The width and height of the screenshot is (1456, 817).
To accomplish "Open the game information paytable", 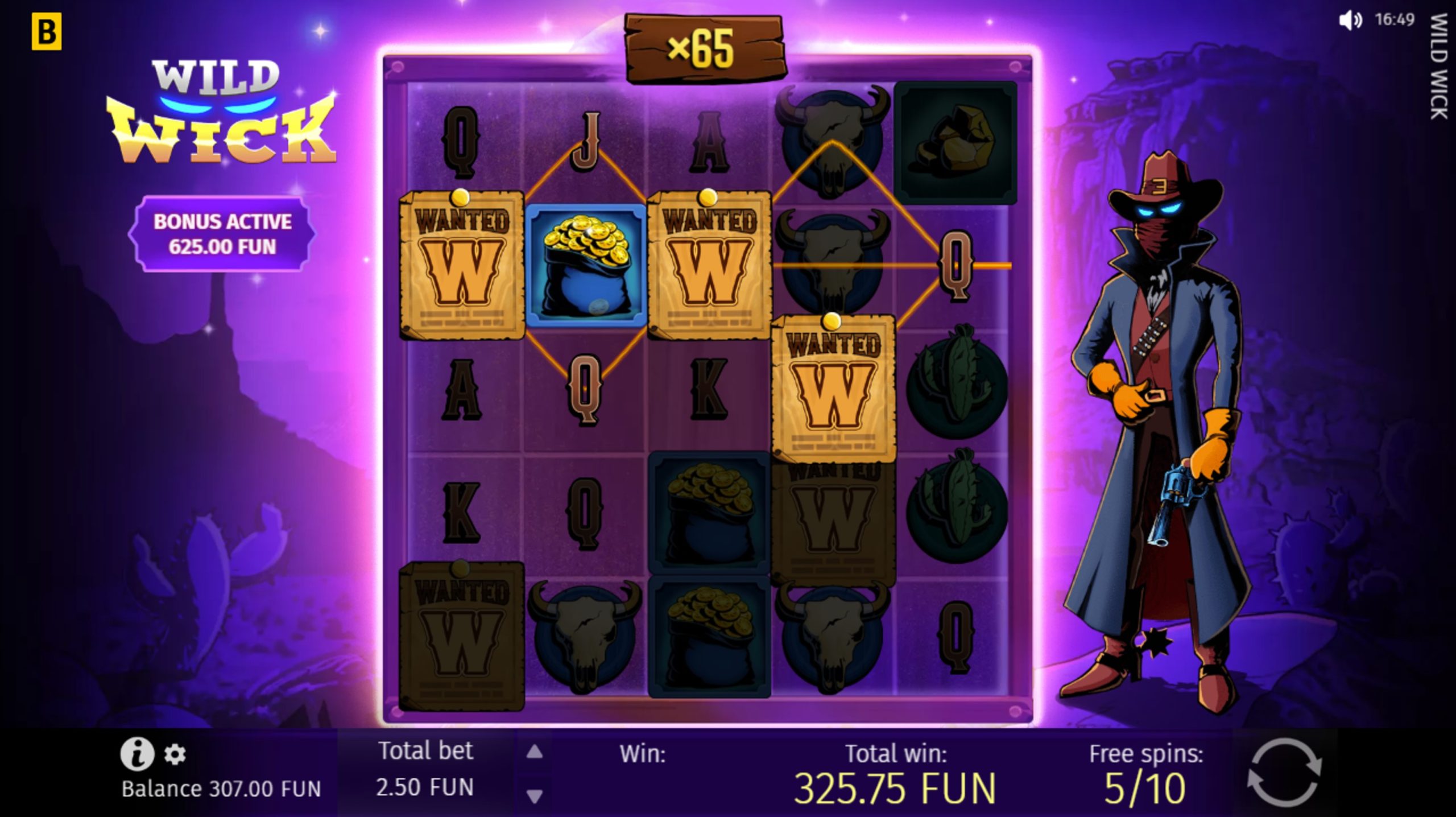I will [135, 754].
